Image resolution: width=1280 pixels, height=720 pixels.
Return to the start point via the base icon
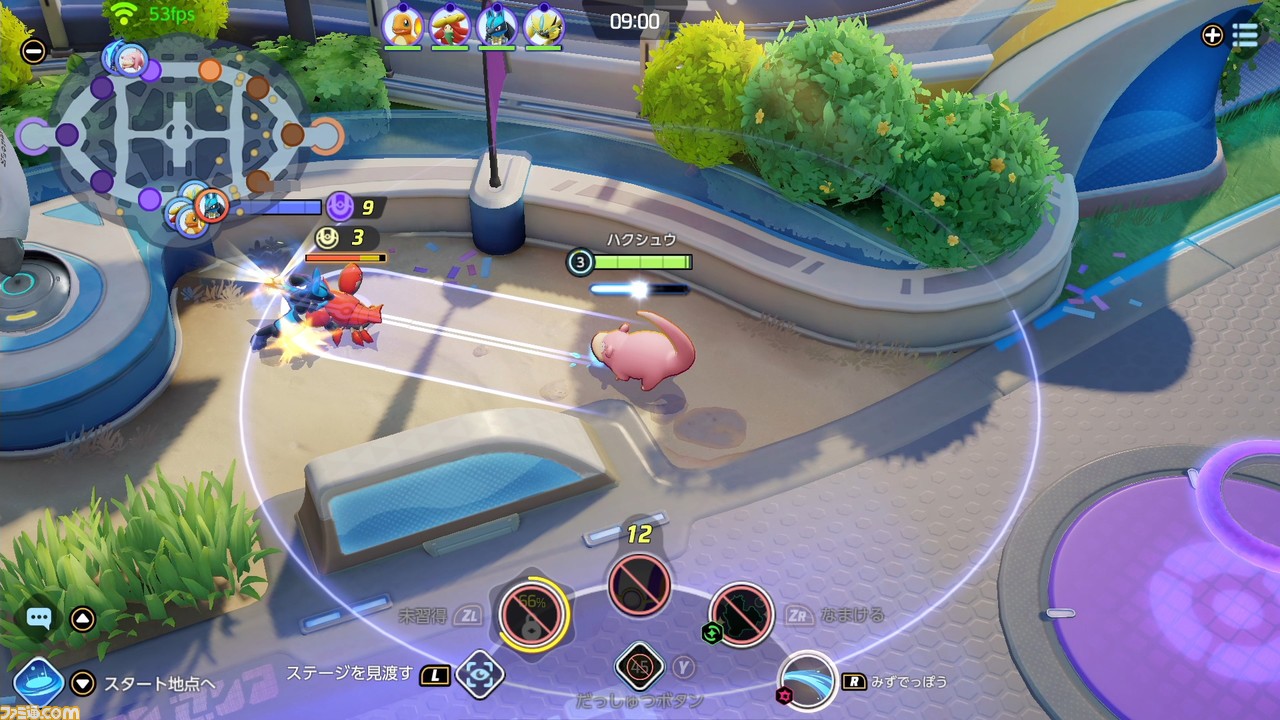(x=39, y=683)
